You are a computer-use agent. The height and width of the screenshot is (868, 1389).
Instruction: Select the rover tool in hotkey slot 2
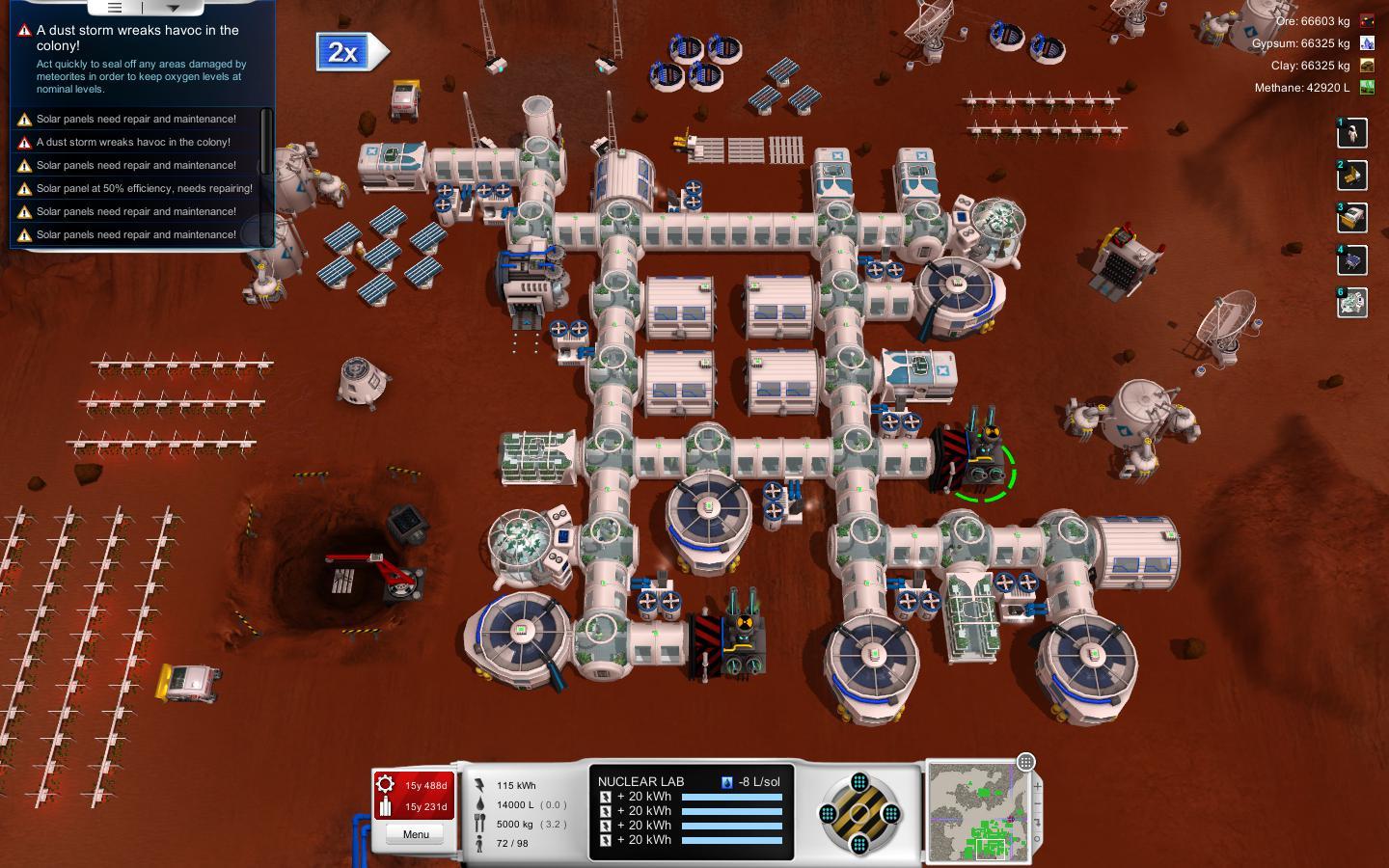(x=1351, y=176)
